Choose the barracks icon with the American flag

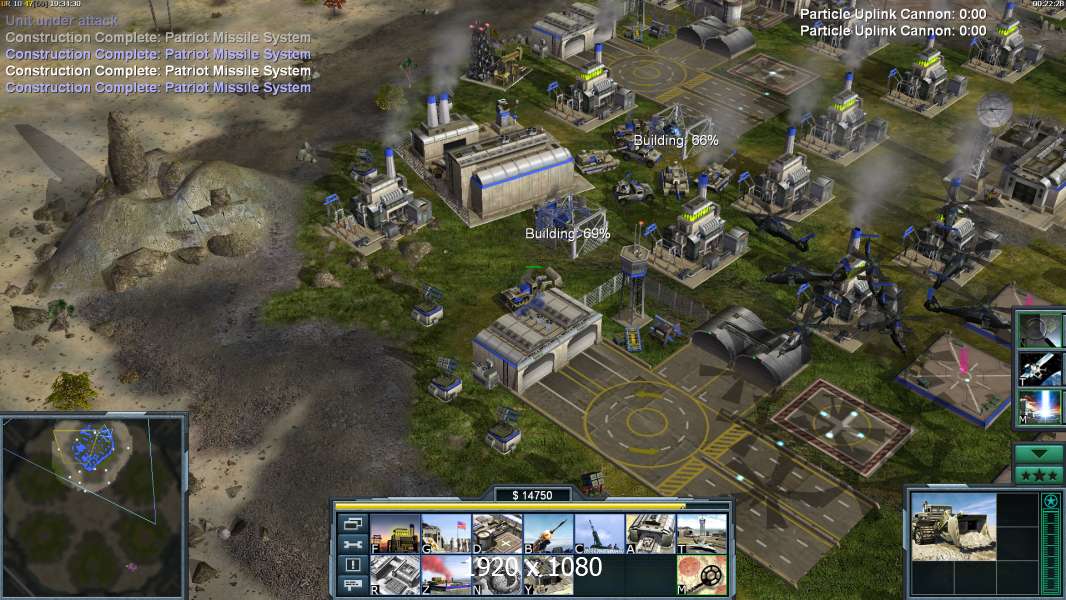pos(446,534)
